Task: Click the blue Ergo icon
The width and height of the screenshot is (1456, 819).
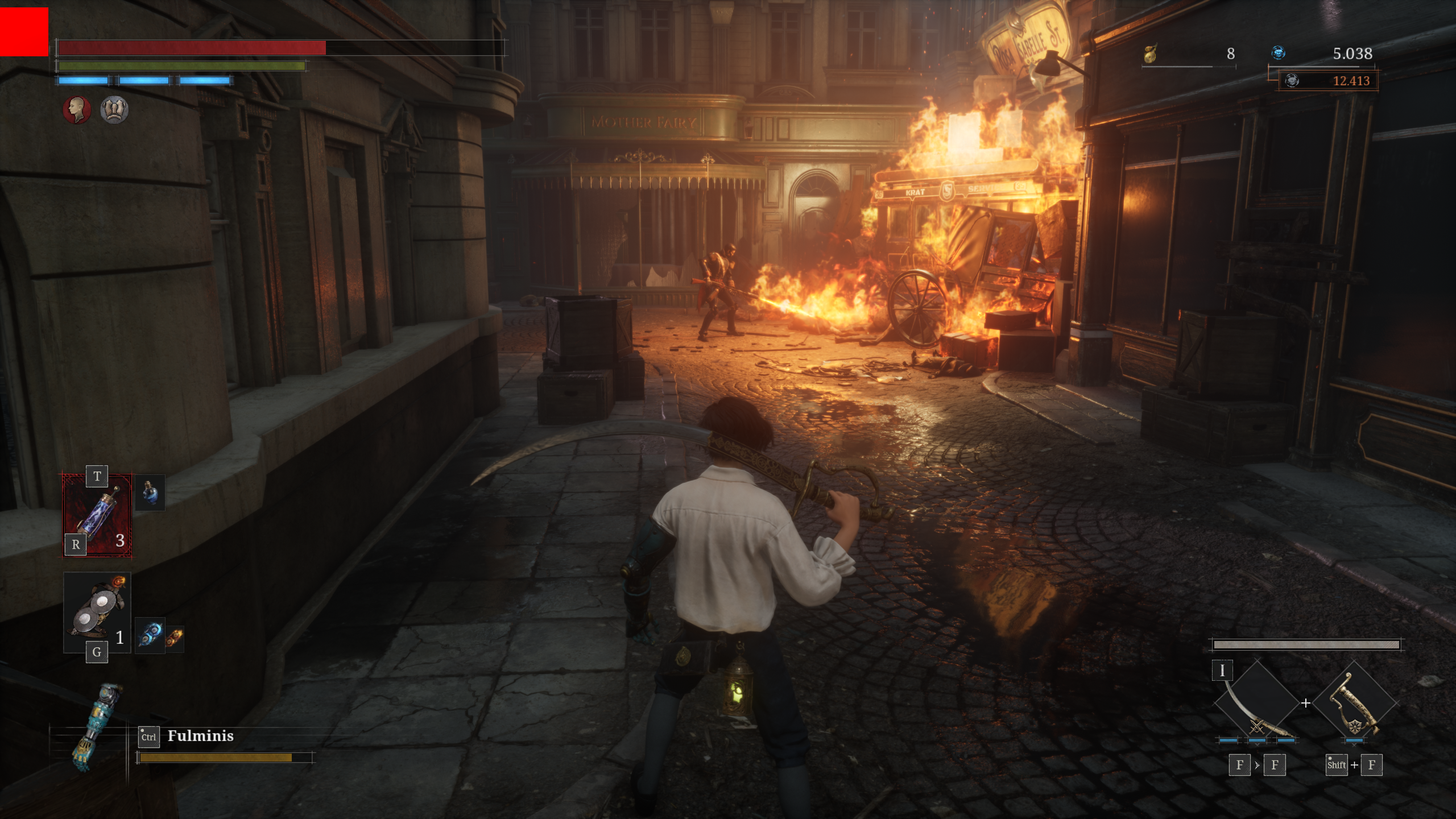Action: [x=1278, y=53]
